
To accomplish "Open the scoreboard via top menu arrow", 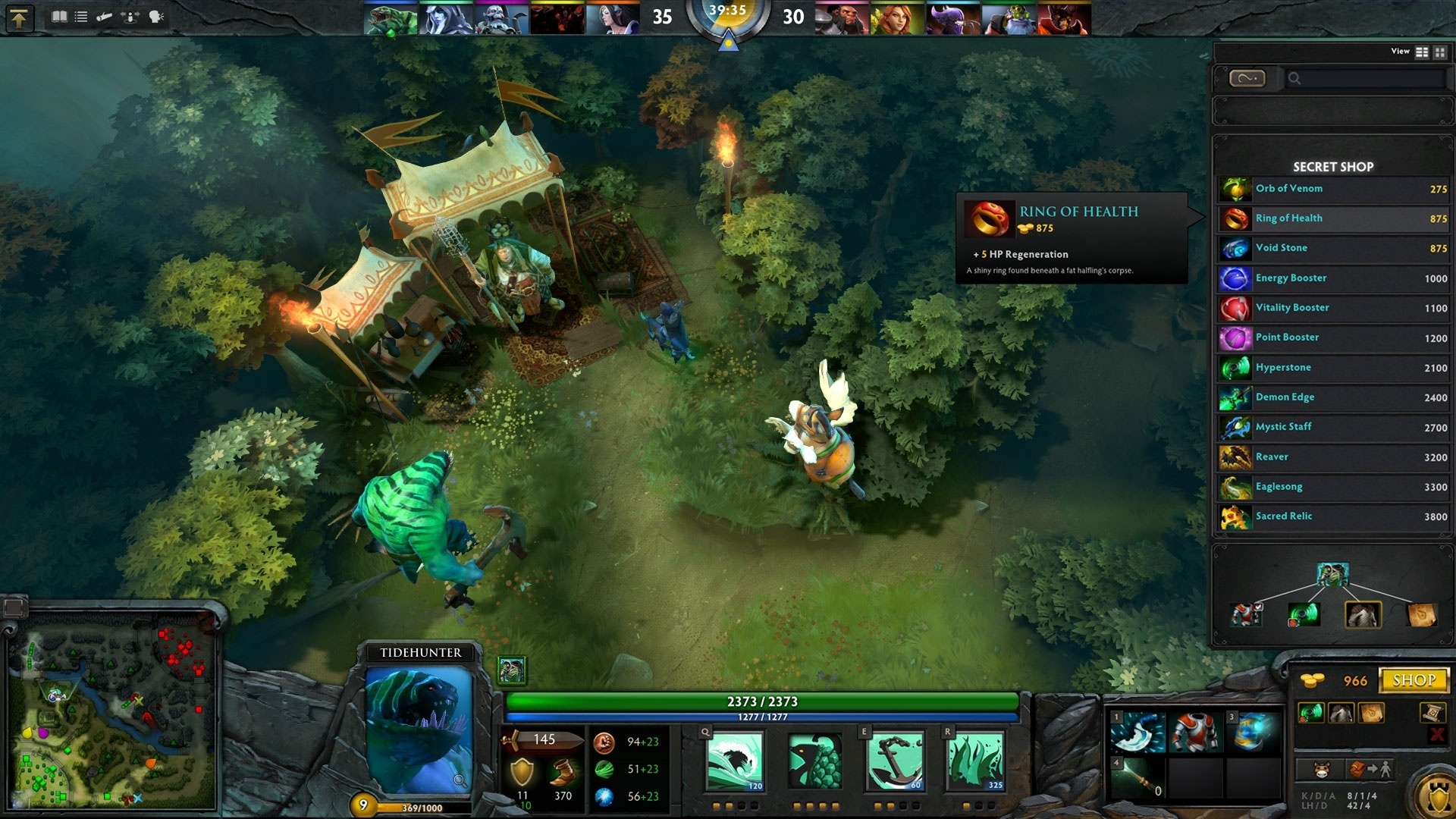I will coord(19,17).
